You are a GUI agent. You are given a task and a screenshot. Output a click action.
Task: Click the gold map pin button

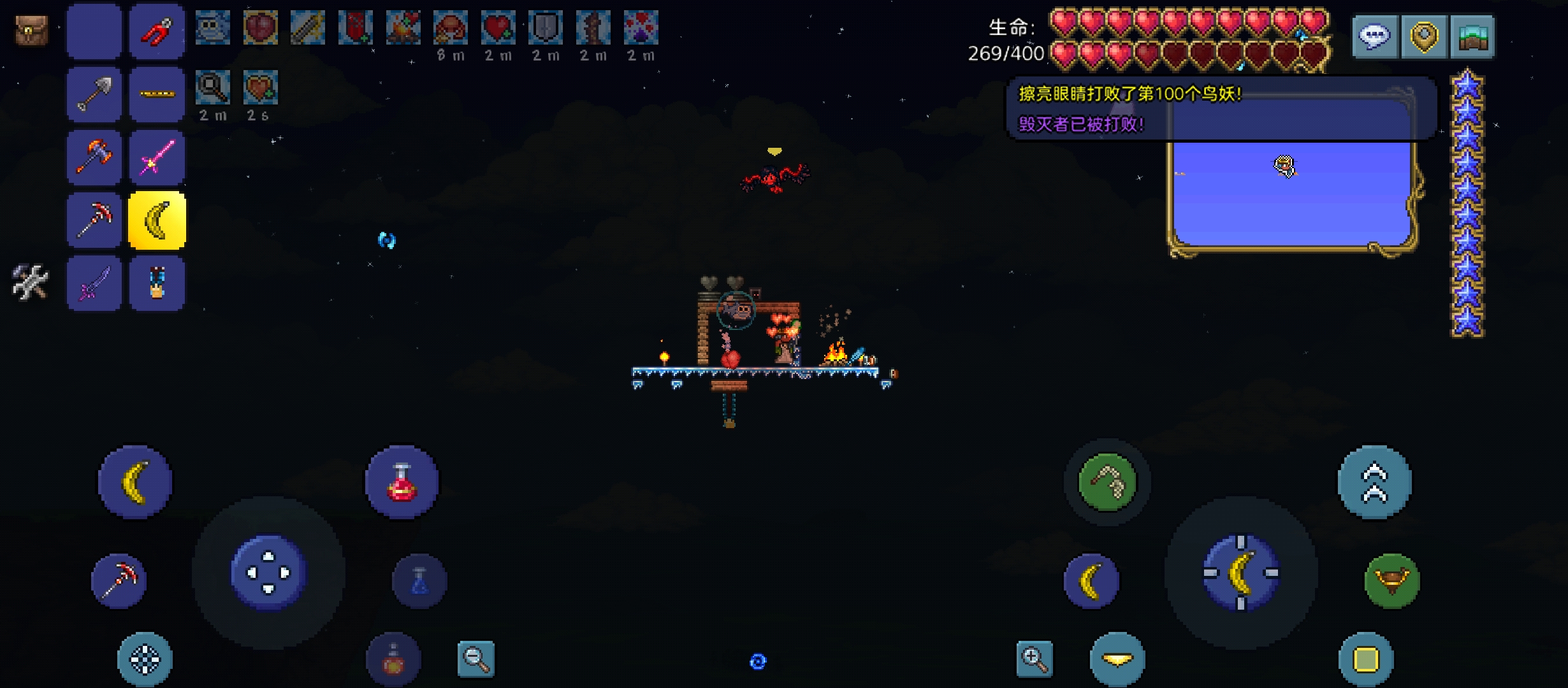(1424, 36)
